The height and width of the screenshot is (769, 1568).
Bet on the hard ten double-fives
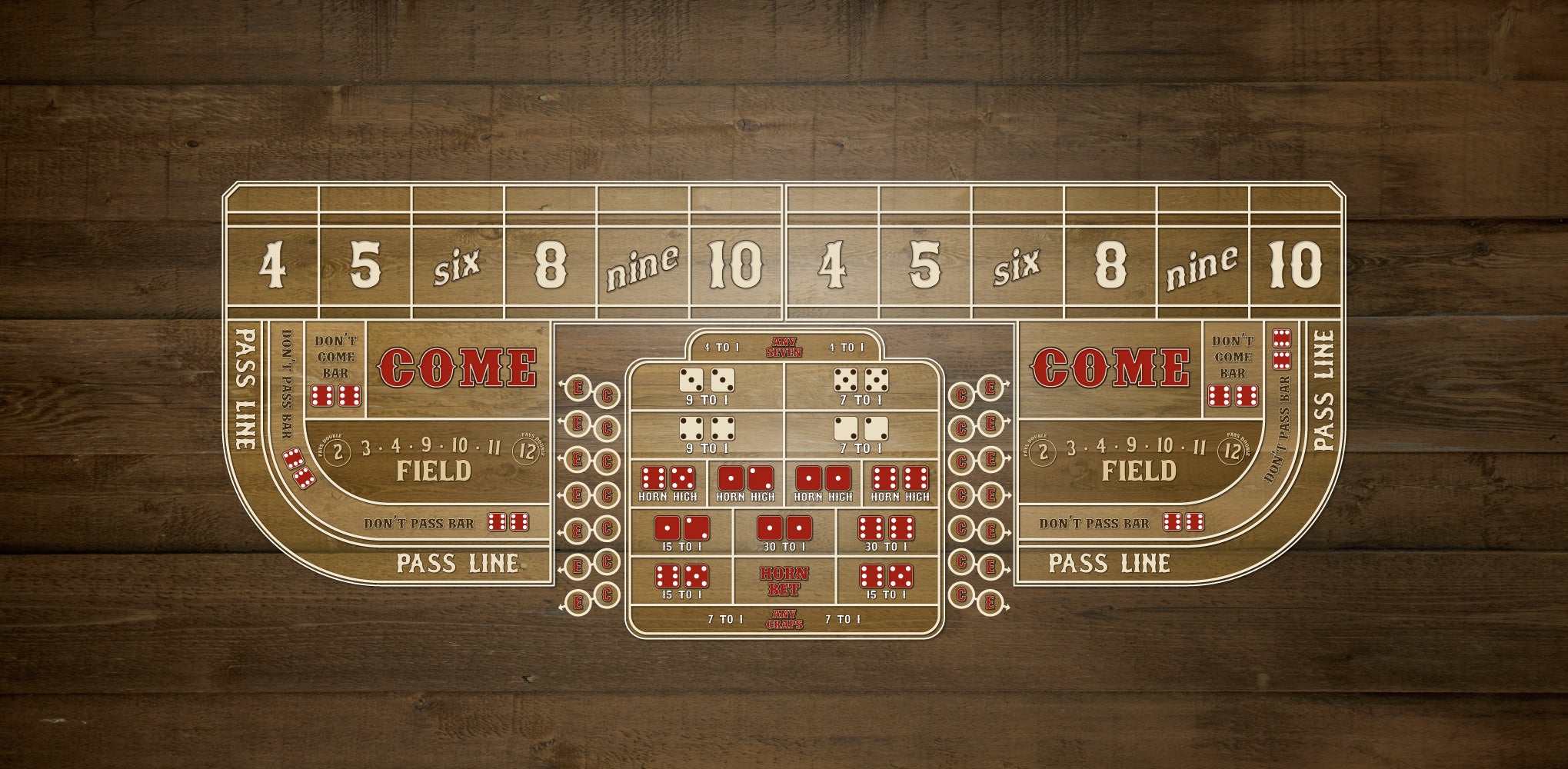tap(861, 386)
